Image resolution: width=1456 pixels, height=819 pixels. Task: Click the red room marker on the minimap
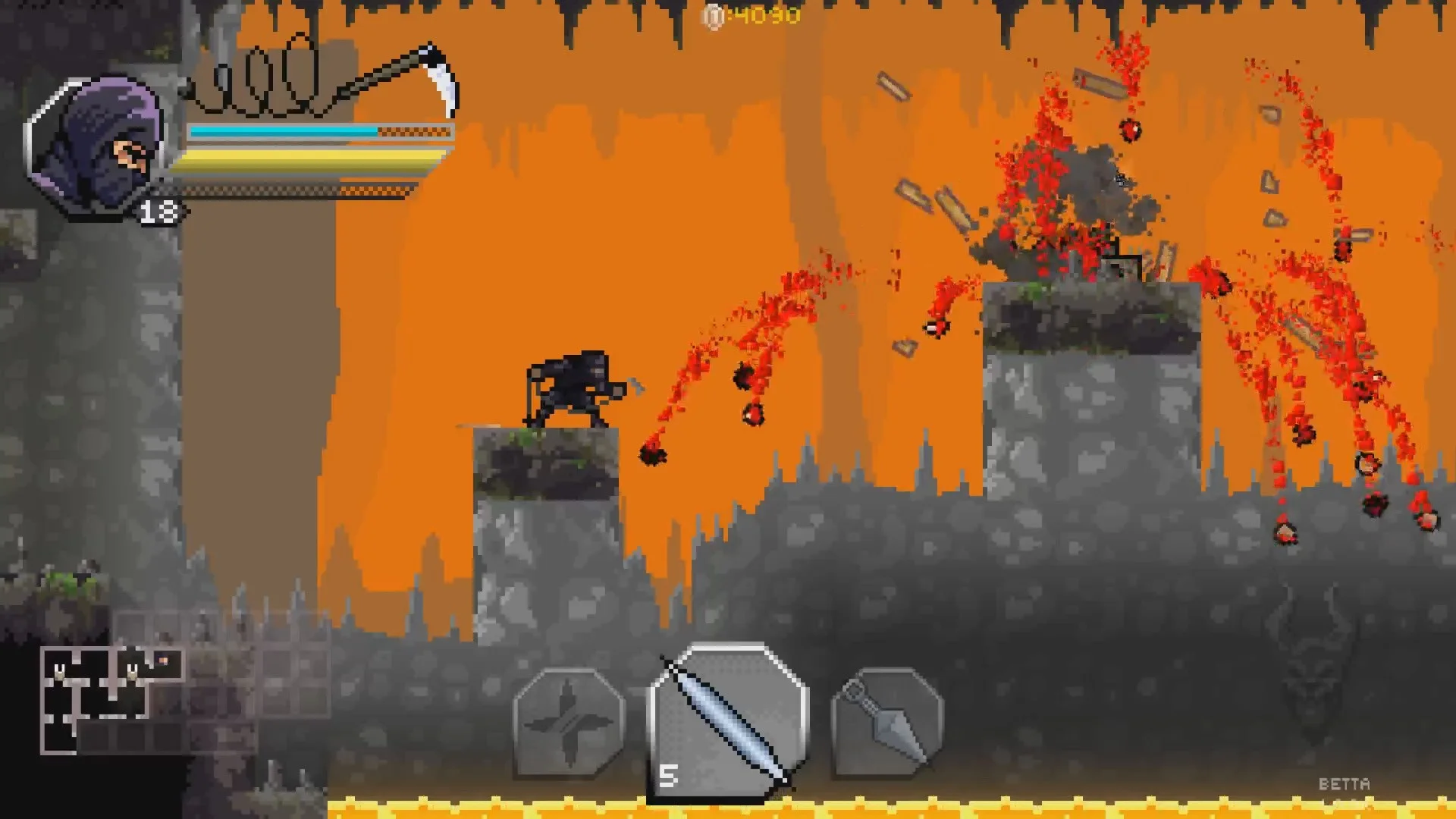click(x=163, y=661)
